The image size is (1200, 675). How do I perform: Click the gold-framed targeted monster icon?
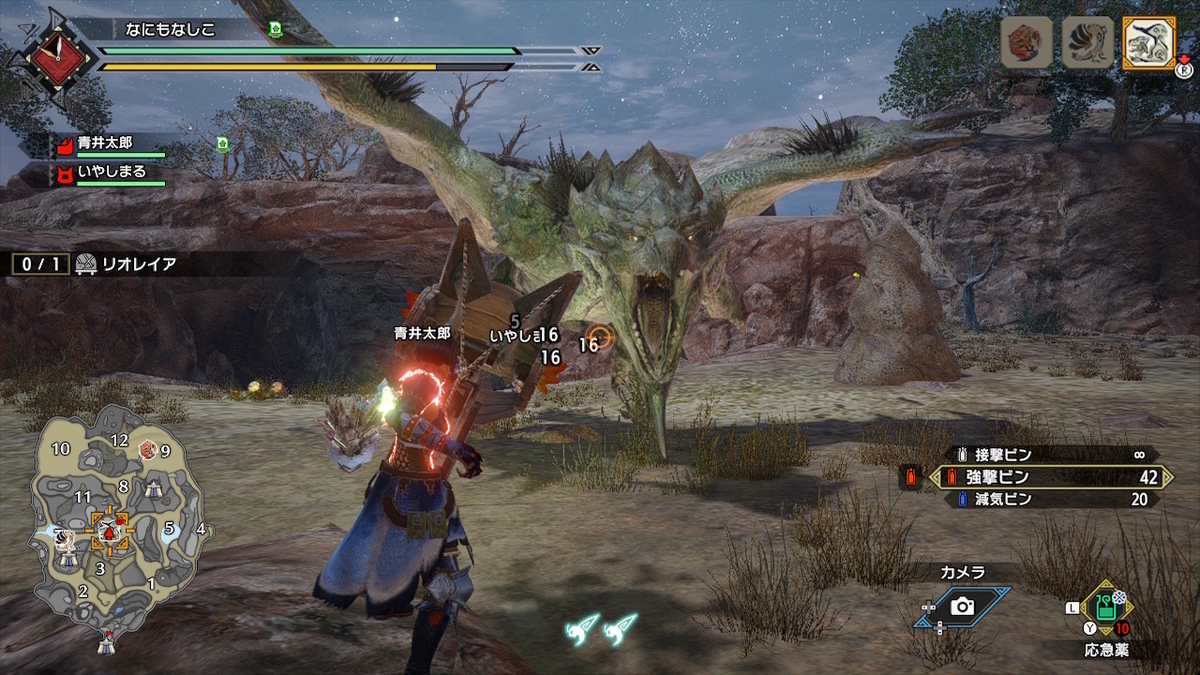(x=1148, y=44)
